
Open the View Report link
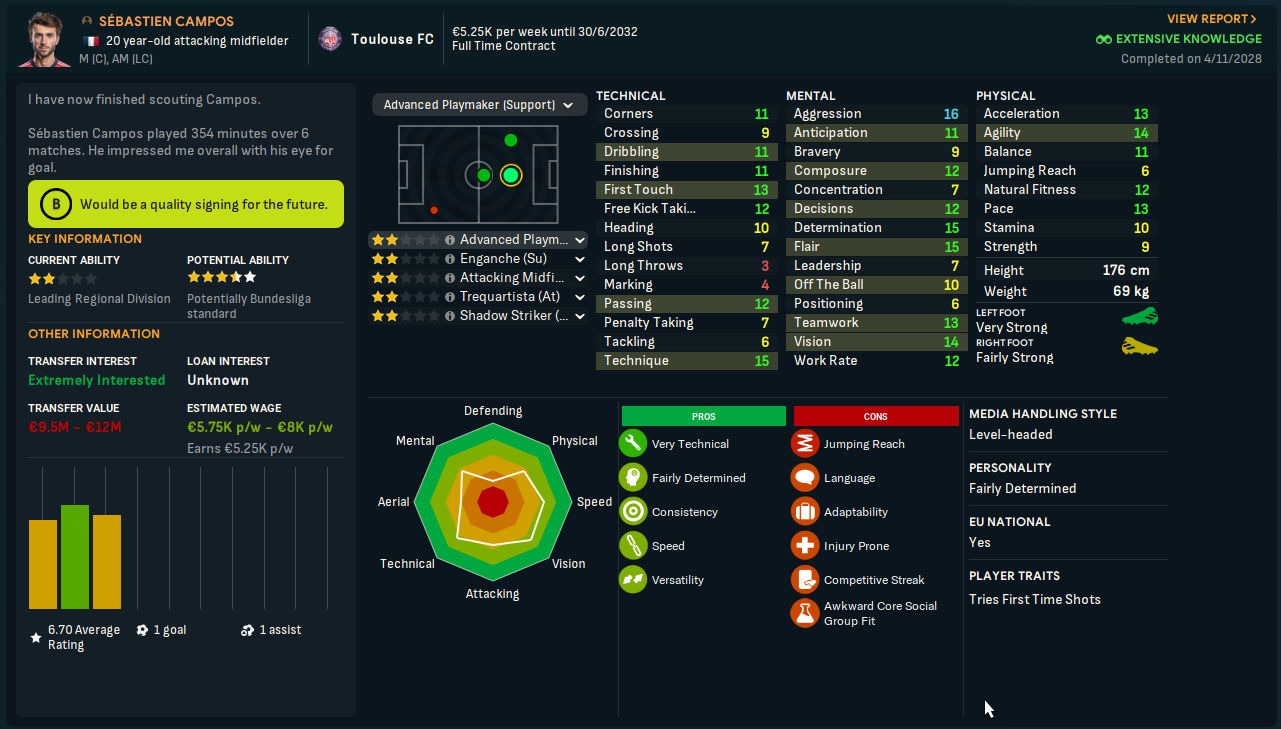[1211, 19]
